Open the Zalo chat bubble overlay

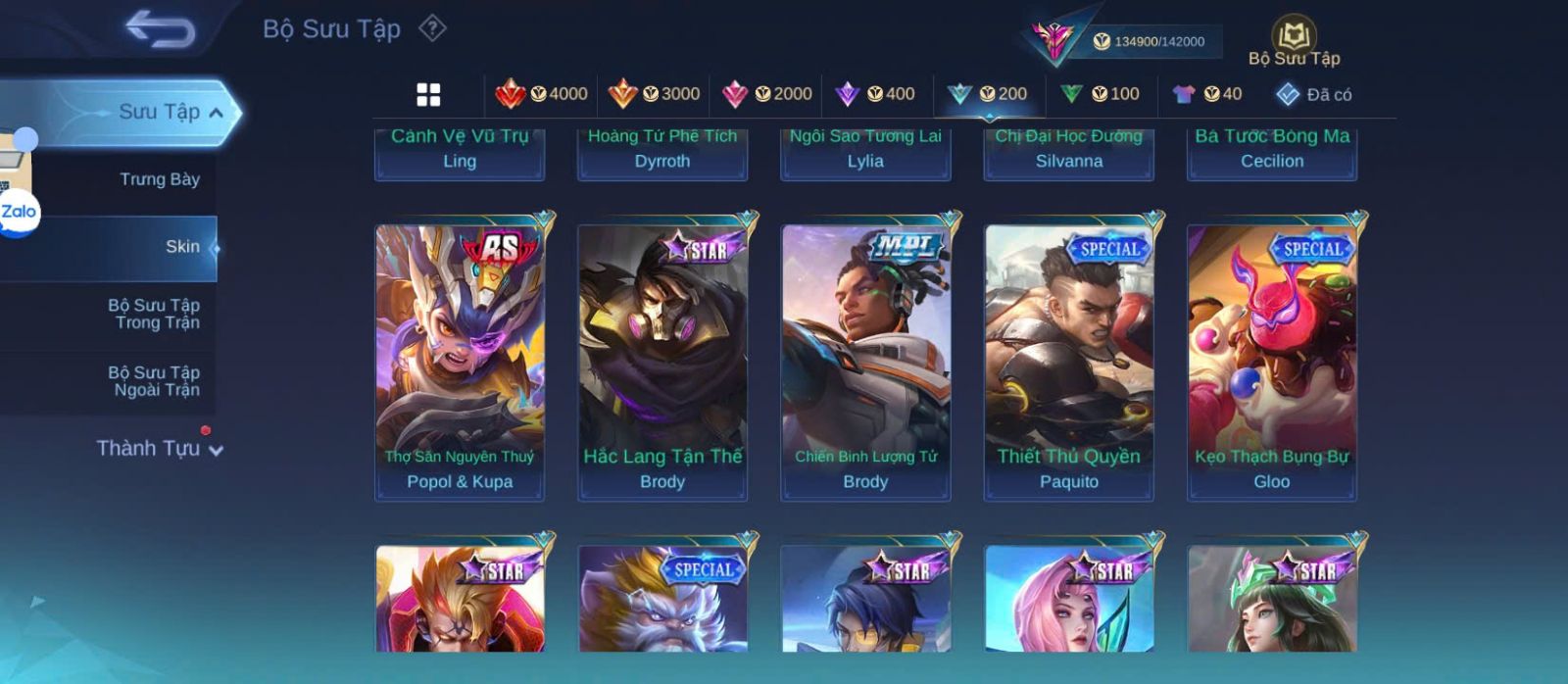point(19,212)
